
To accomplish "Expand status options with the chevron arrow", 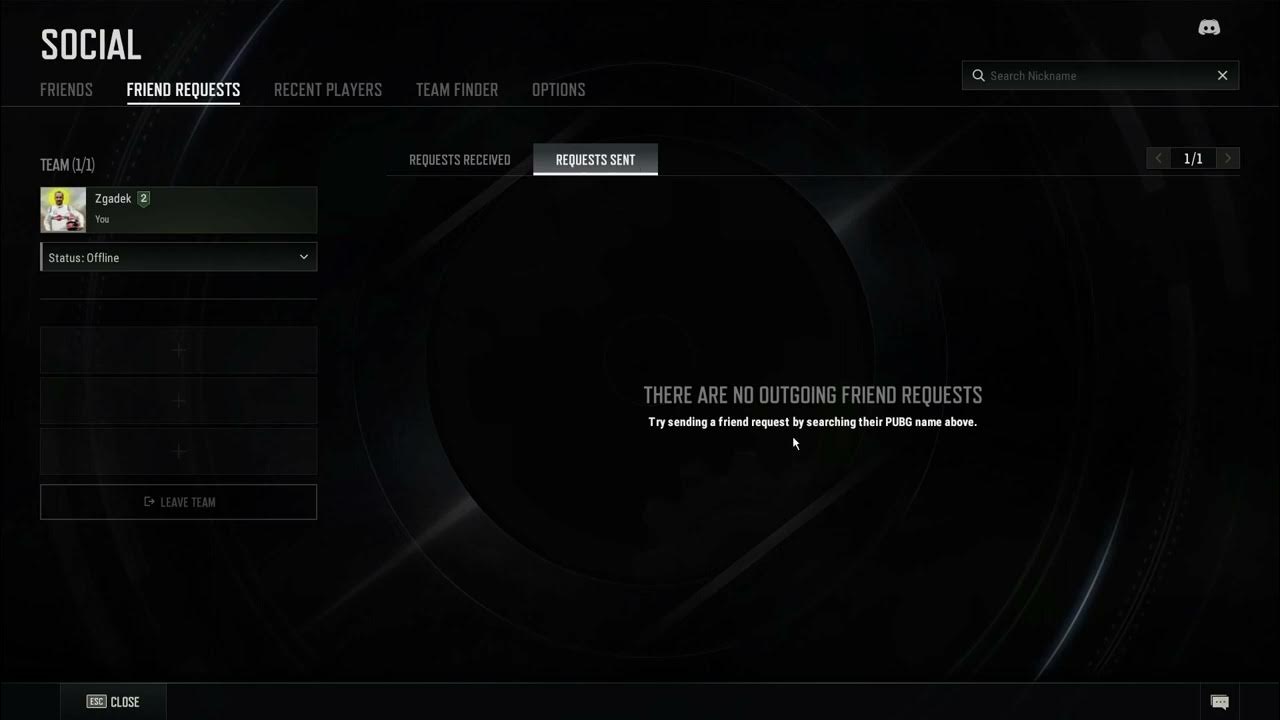I will click(303, 257).
